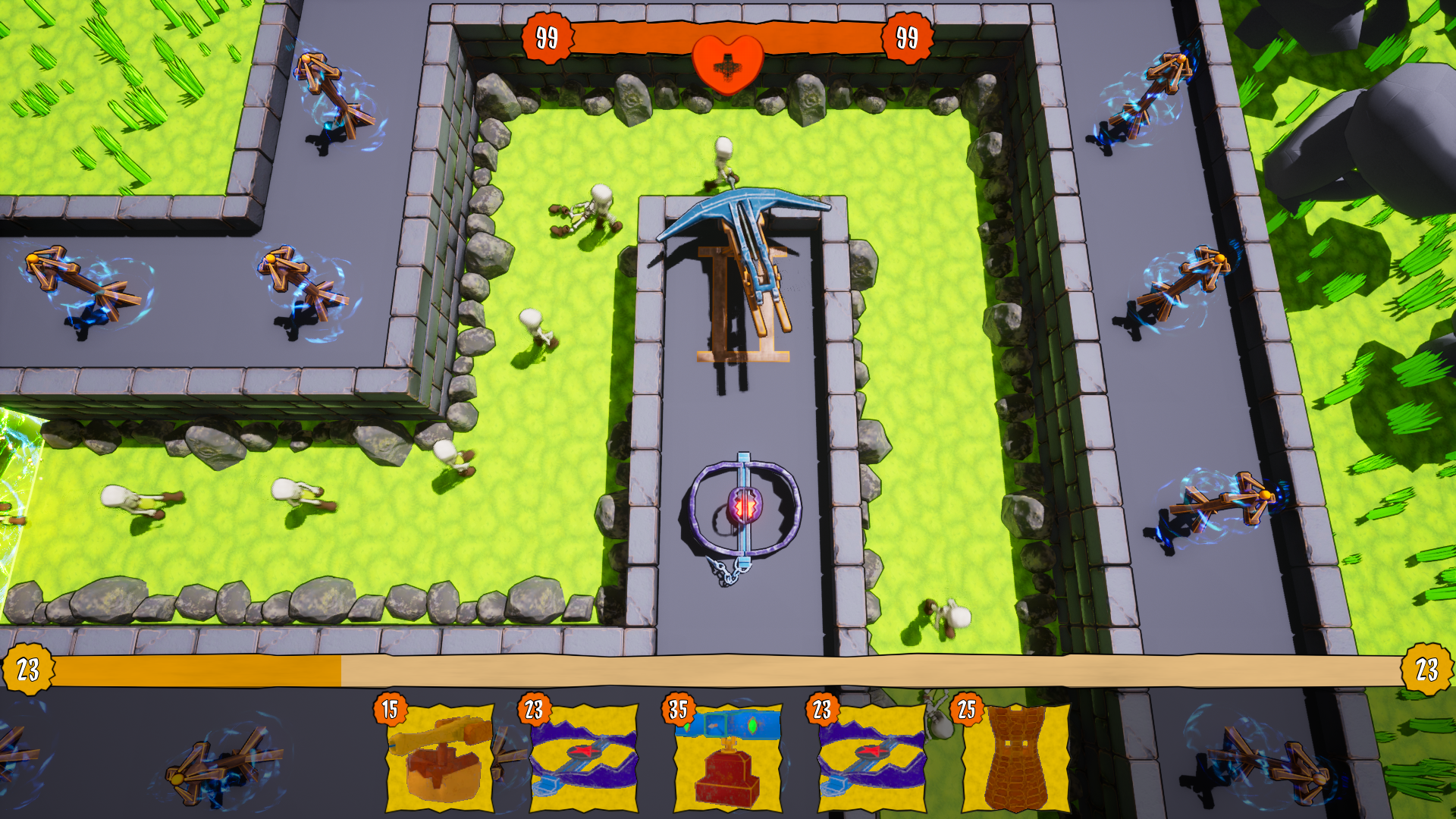Click the 25 cost badge on the wall card
Screen dimensions: 1456x819
pyautogui.click(x=965, y=711)
